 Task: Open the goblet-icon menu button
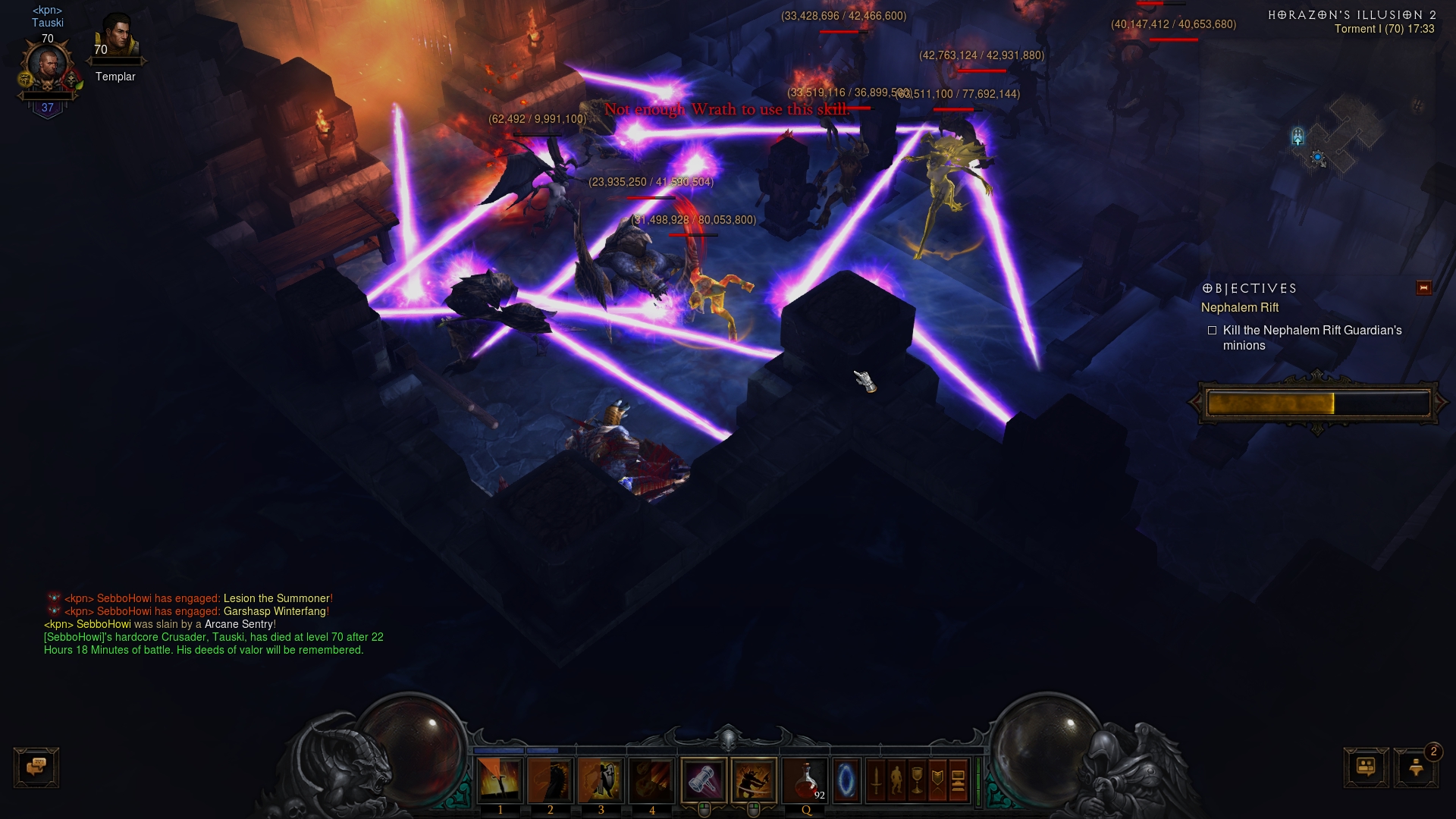click(x=917, y=780)
